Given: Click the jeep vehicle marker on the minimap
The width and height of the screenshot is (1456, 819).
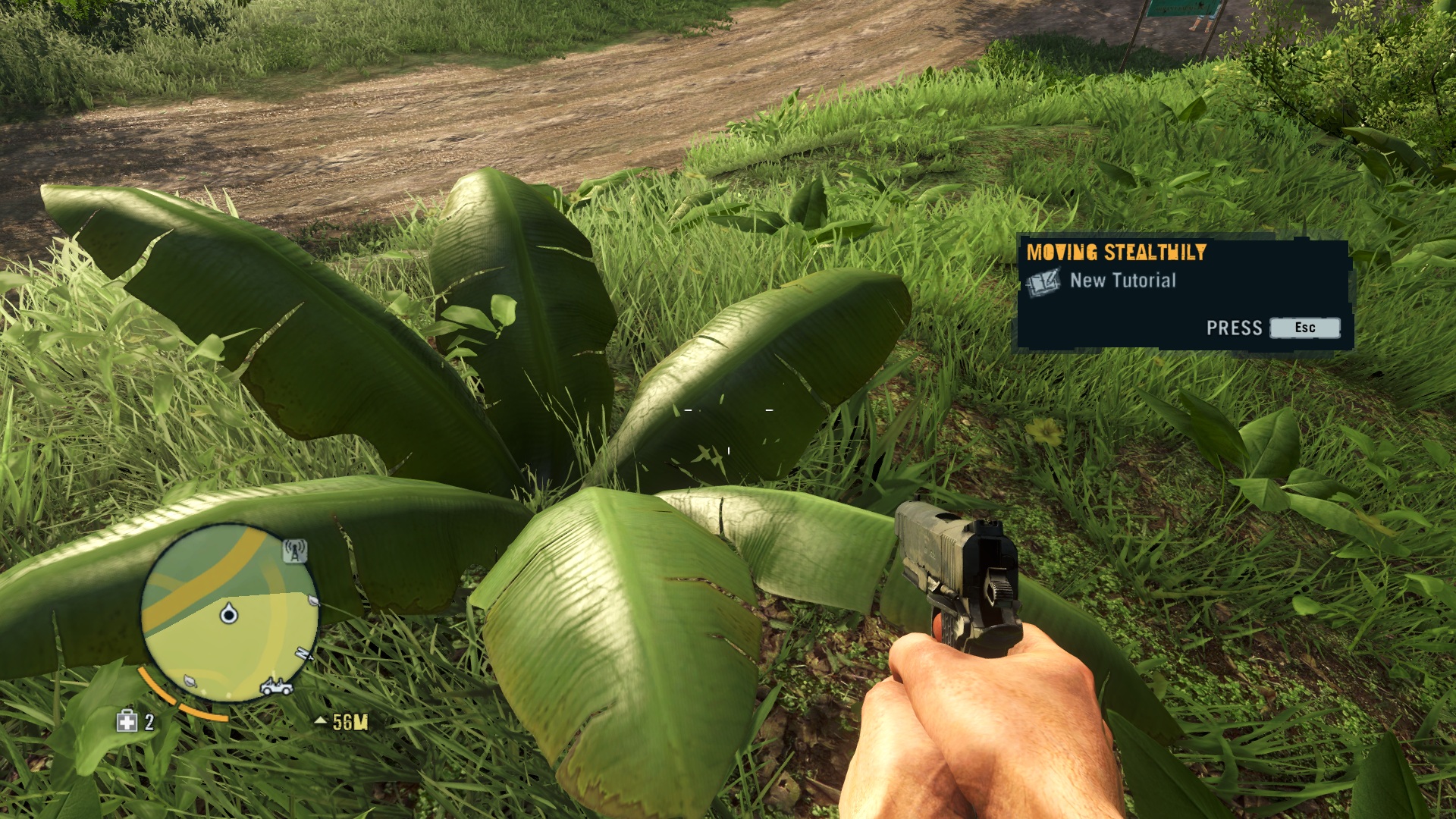Looking at the screenshot, I should pyautogui.click(x=276, y=687).
